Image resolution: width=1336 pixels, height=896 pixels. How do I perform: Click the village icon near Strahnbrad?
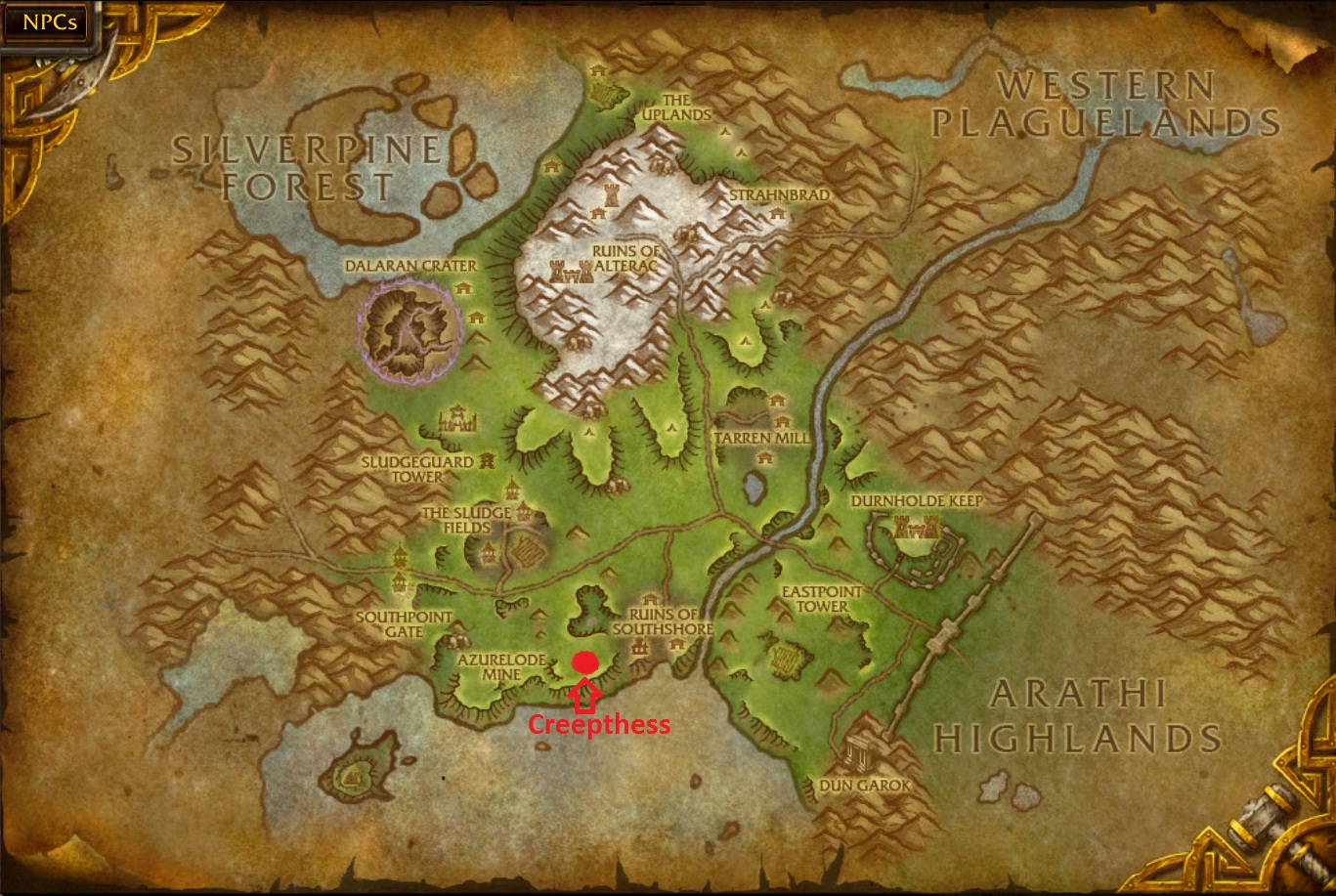click(x=777, y=214)
